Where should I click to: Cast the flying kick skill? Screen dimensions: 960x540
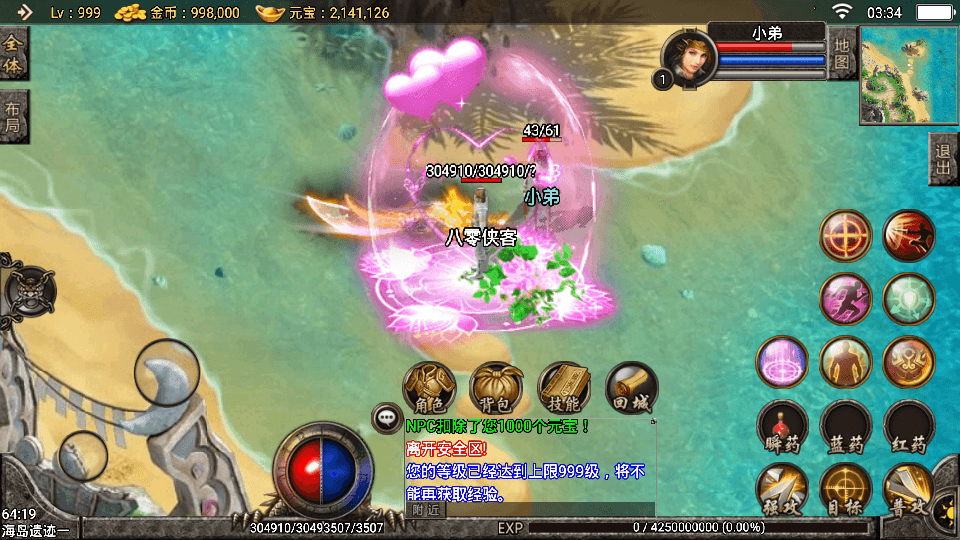pyautogui.click(x=908, y=236)
